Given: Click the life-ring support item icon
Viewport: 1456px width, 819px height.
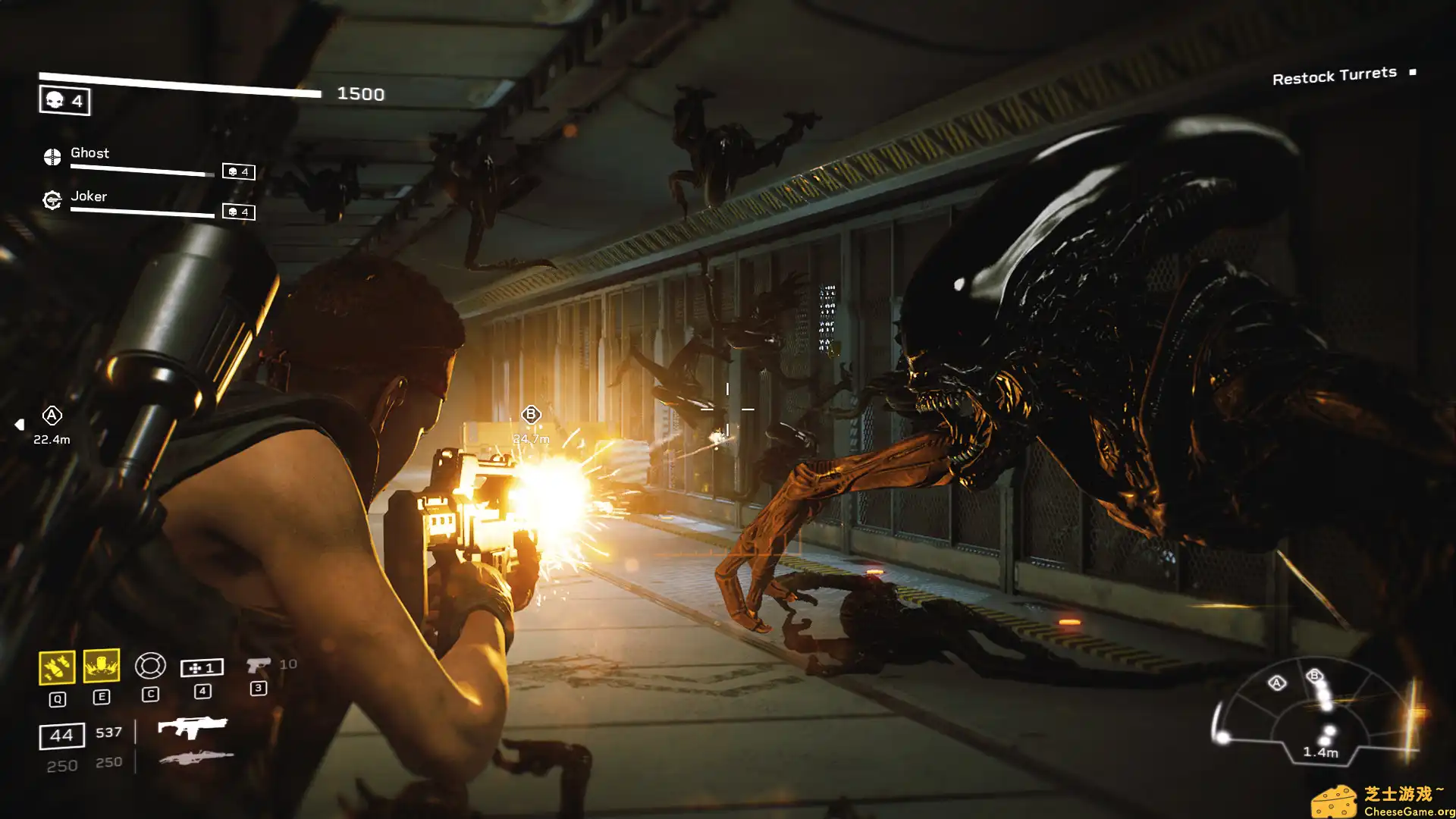Looking at the screenshot, I should pyautogui.click(x=152, y=665).
